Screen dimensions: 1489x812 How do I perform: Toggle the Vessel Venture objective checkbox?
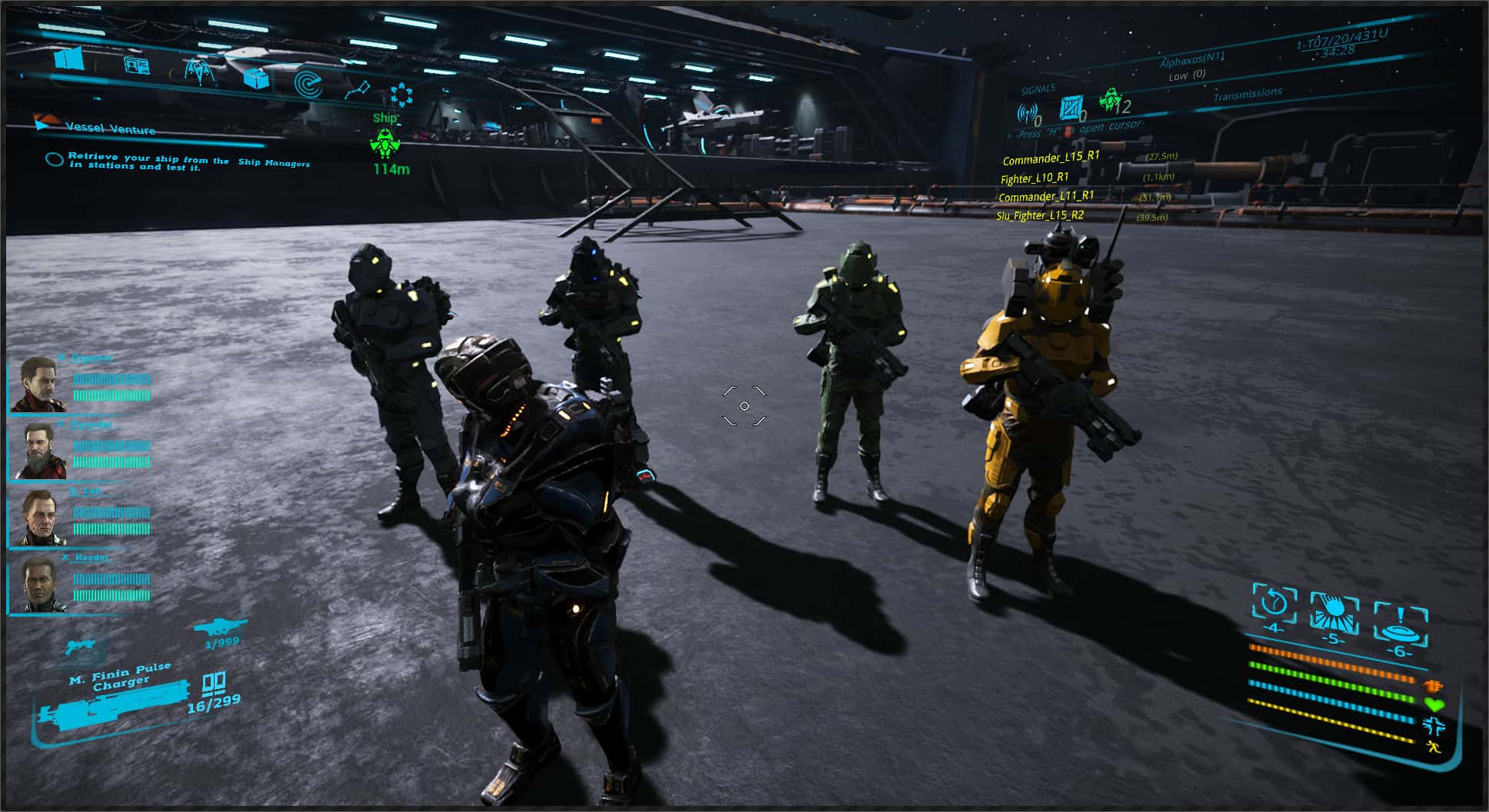(54, 161)
